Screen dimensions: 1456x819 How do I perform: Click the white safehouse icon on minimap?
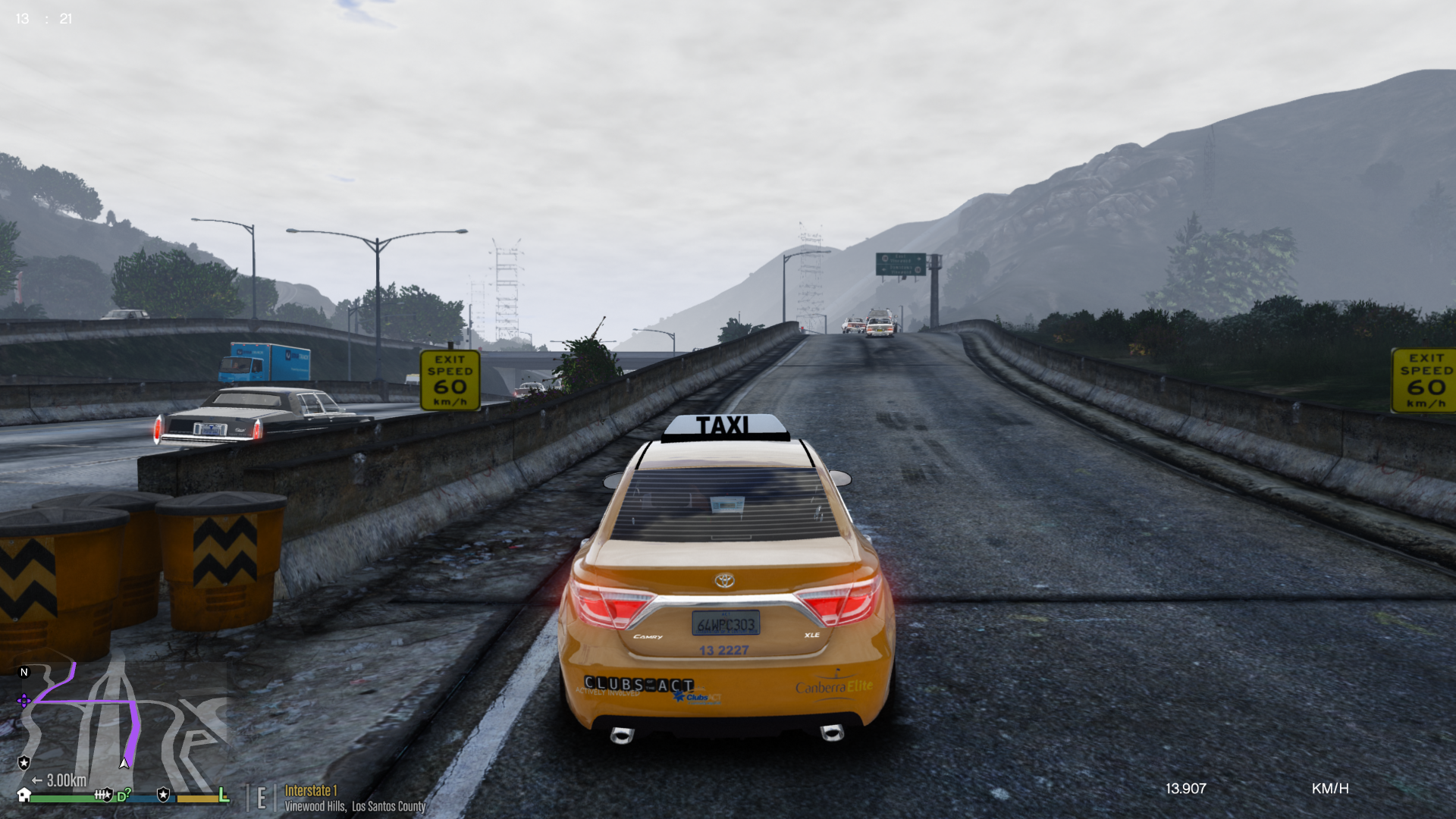tap(24, 795)
